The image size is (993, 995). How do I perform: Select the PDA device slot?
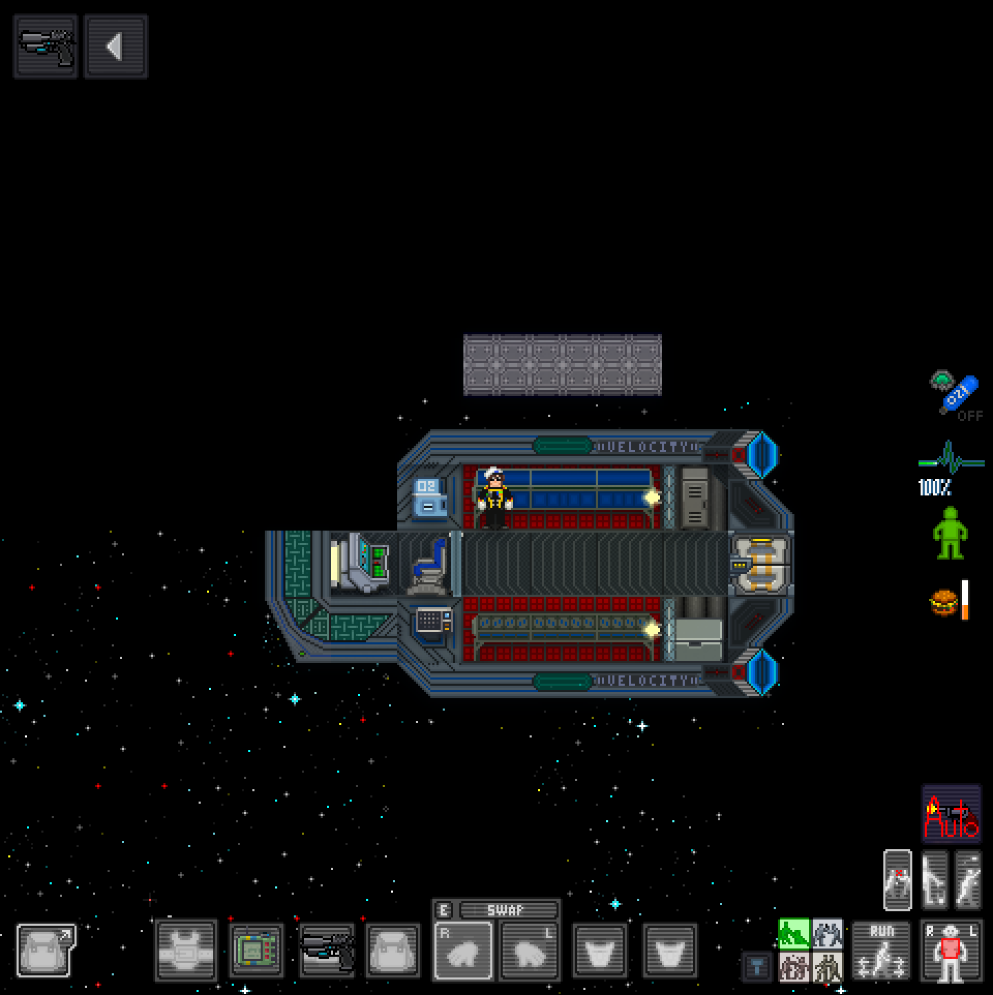(x=257, y=950)
